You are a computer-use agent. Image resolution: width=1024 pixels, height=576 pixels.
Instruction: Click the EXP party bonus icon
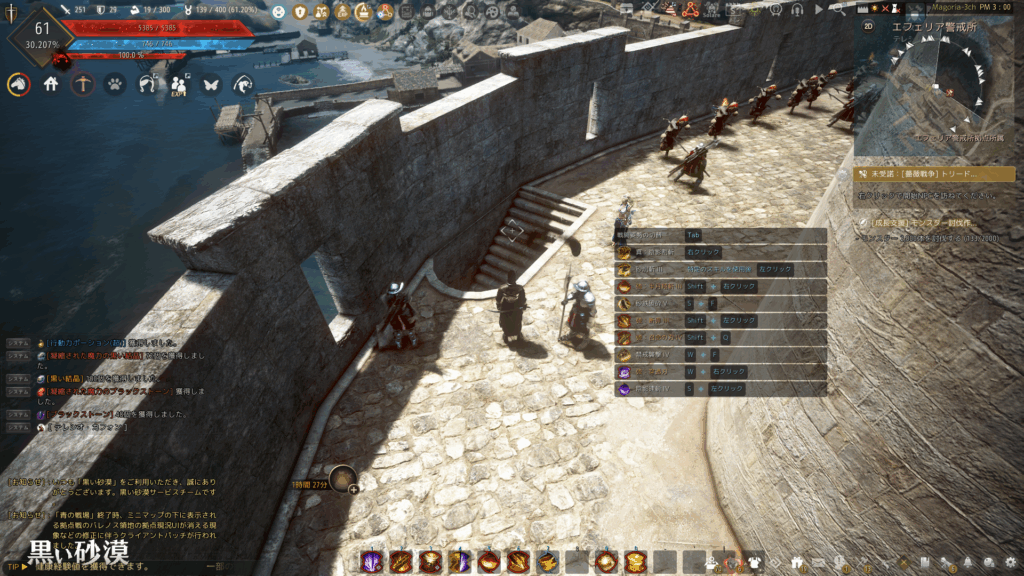click(x=179, y=85)
